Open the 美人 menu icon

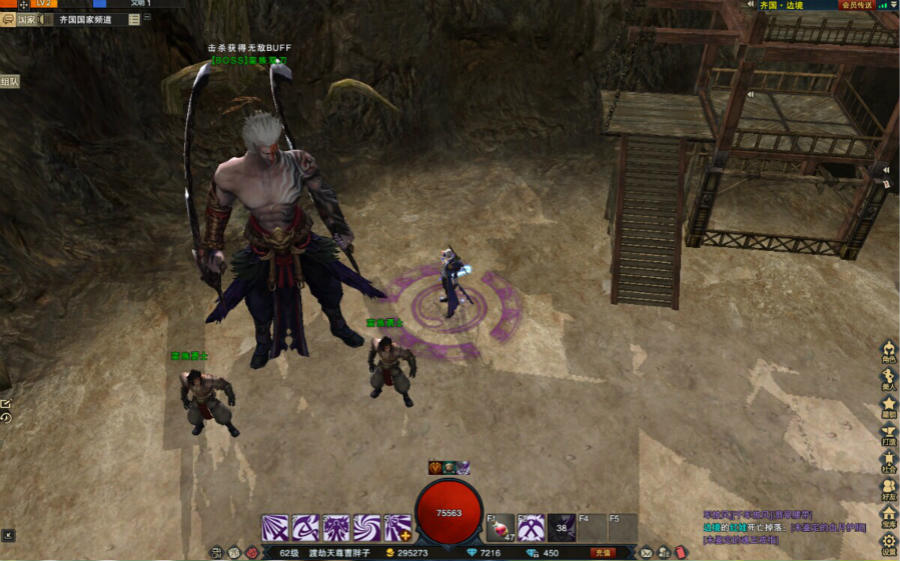888,379
